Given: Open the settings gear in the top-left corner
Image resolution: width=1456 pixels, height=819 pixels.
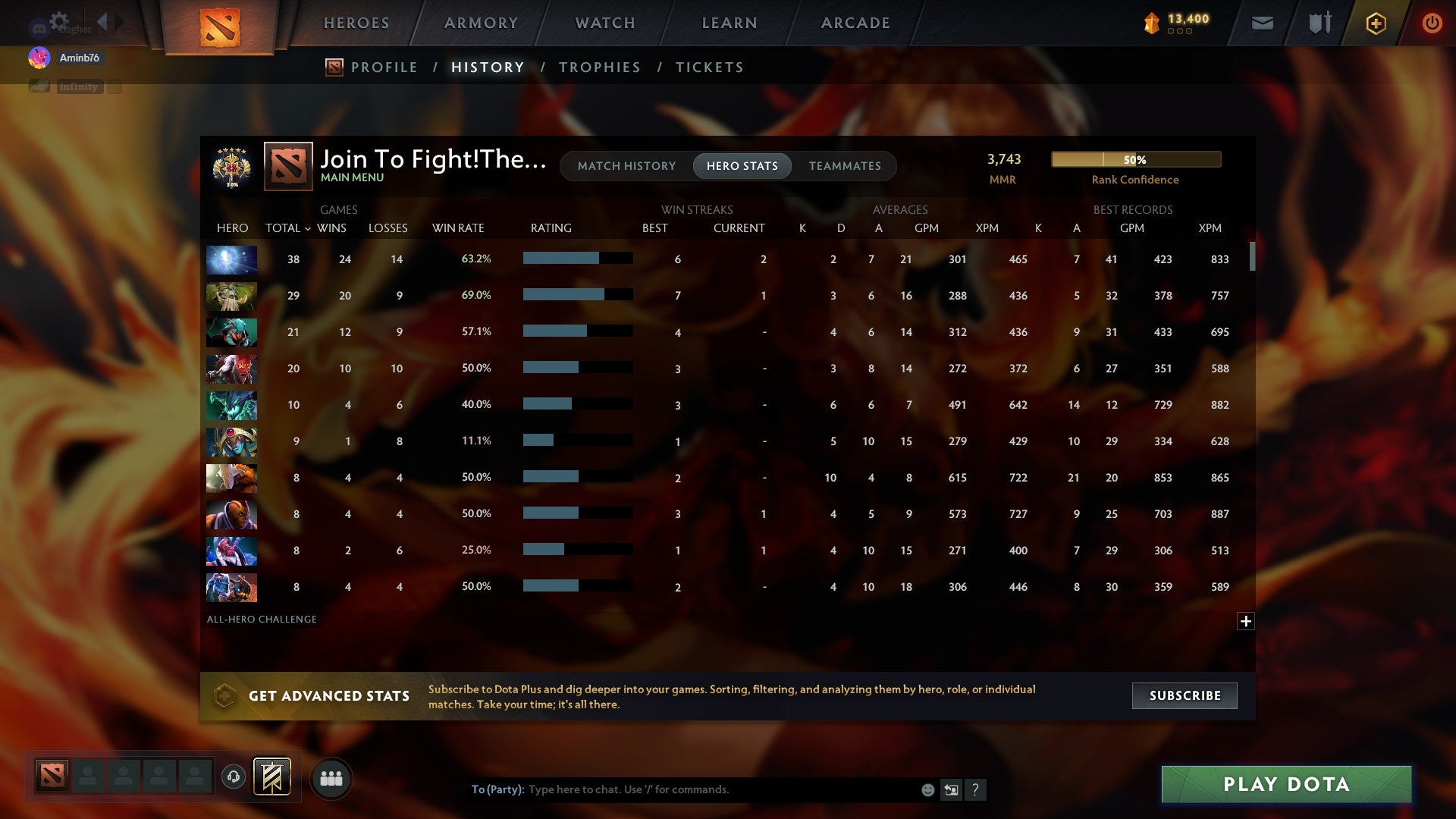Looking at the screenshot, I should 58,21.
